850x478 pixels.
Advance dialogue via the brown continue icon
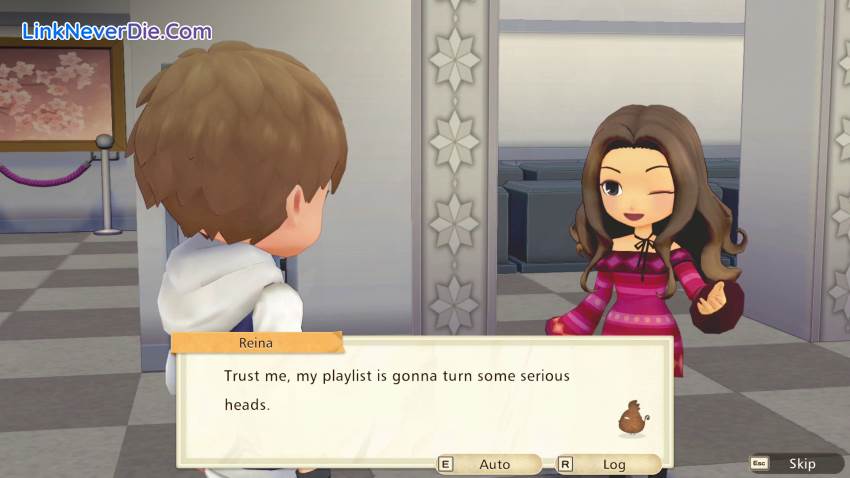632,418
